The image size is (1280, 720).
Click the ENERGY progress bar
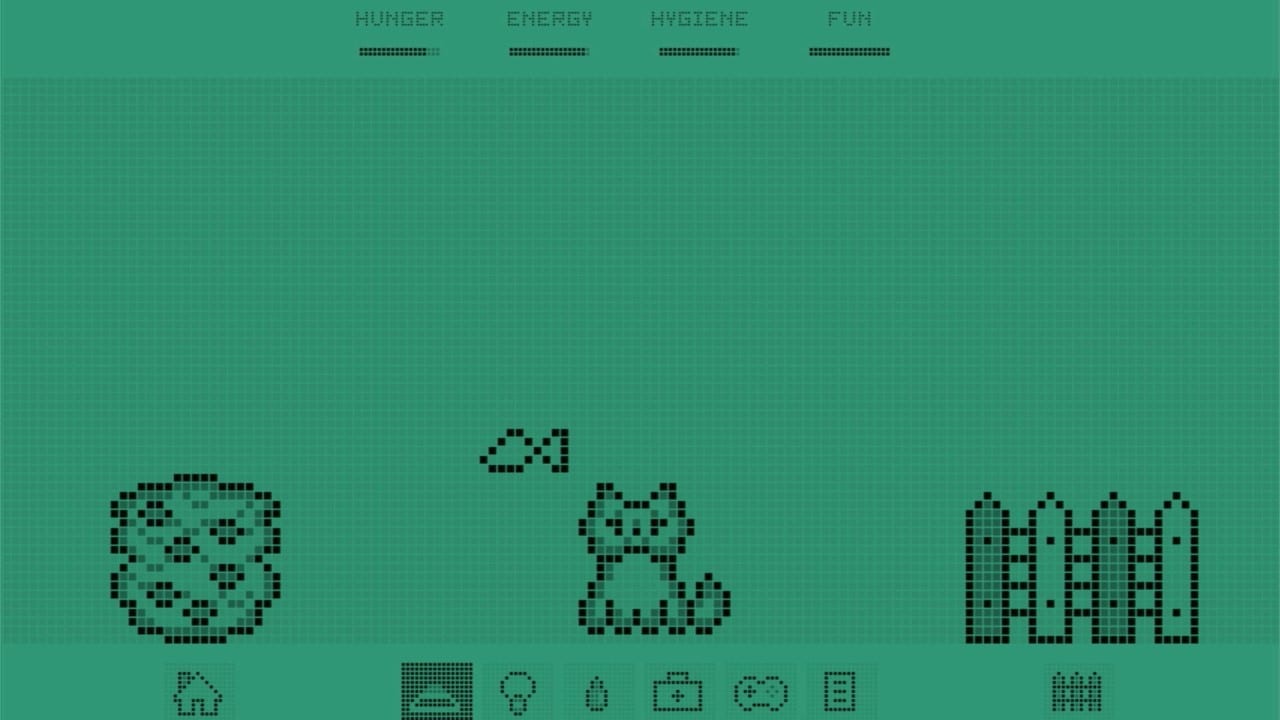point(549,51)
